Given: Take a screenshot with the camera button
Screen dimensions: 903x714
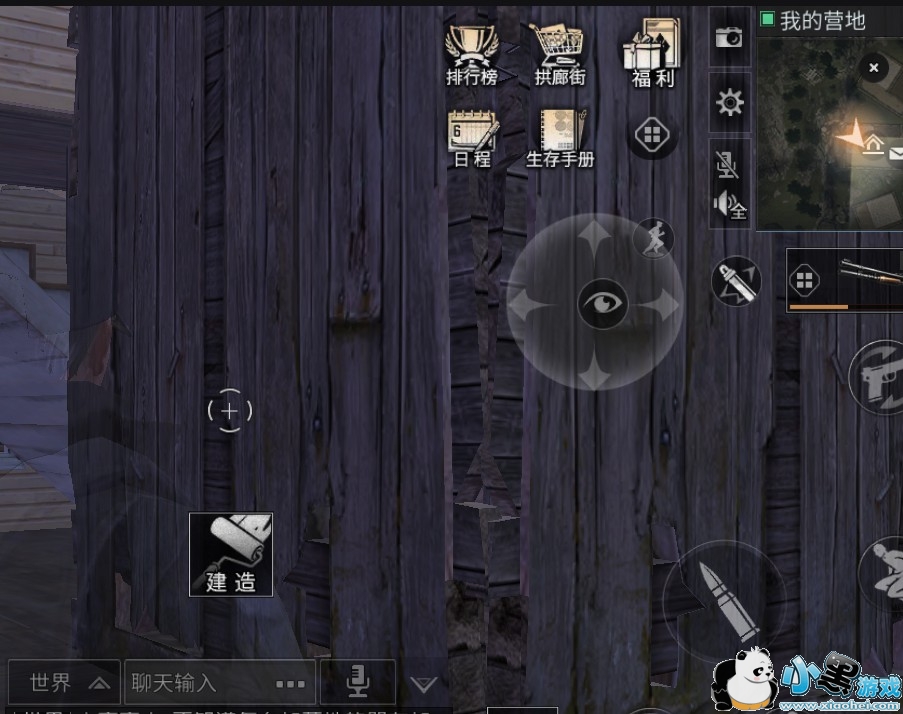Looking at the screenshot, I should pos(729,37).
